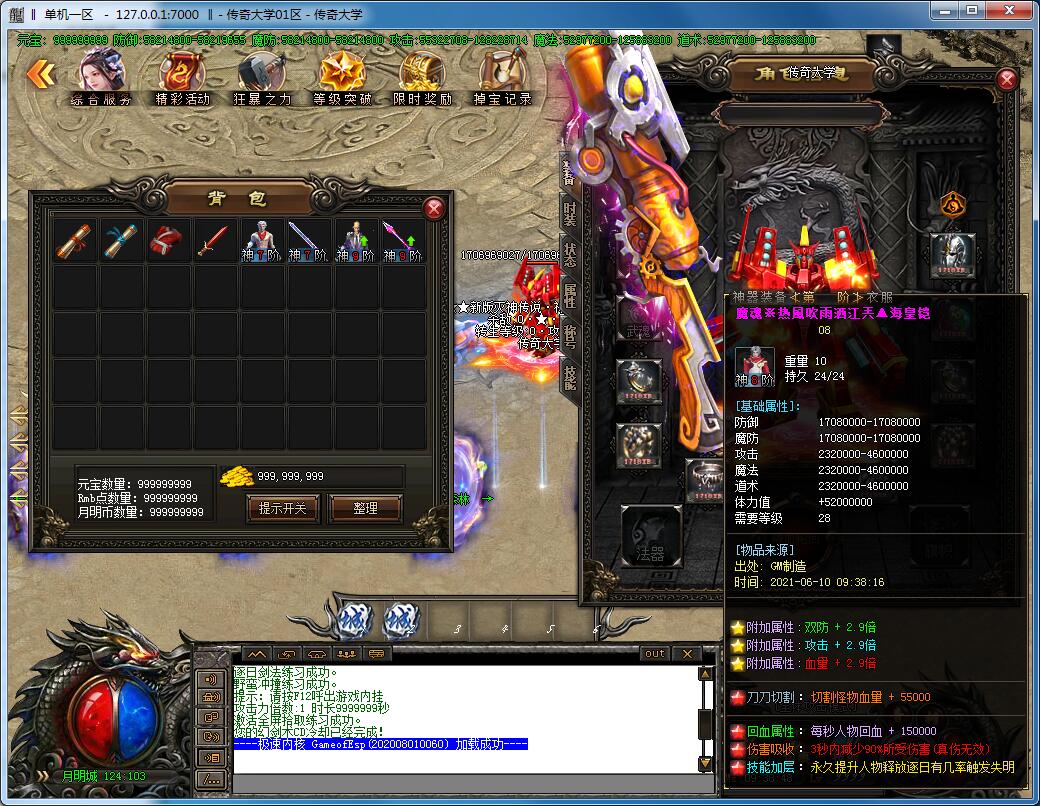Viewport: 1040px width, 806px height.
Task: Switch to the 技能 tab
Action: click(570, 377)
